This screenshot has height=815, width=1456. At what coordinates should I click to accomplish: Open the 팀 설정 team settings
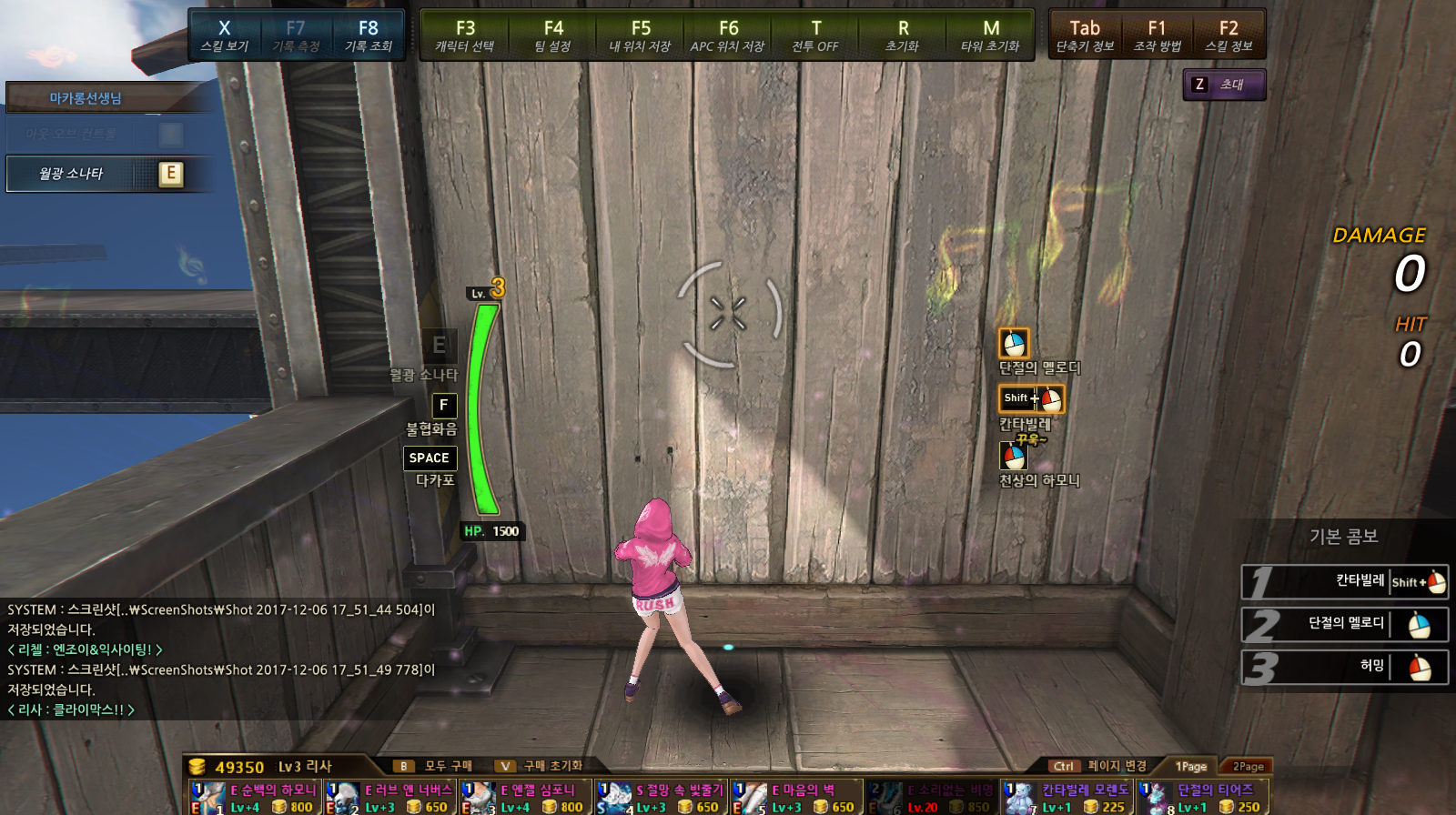click(x=552, y=35)
